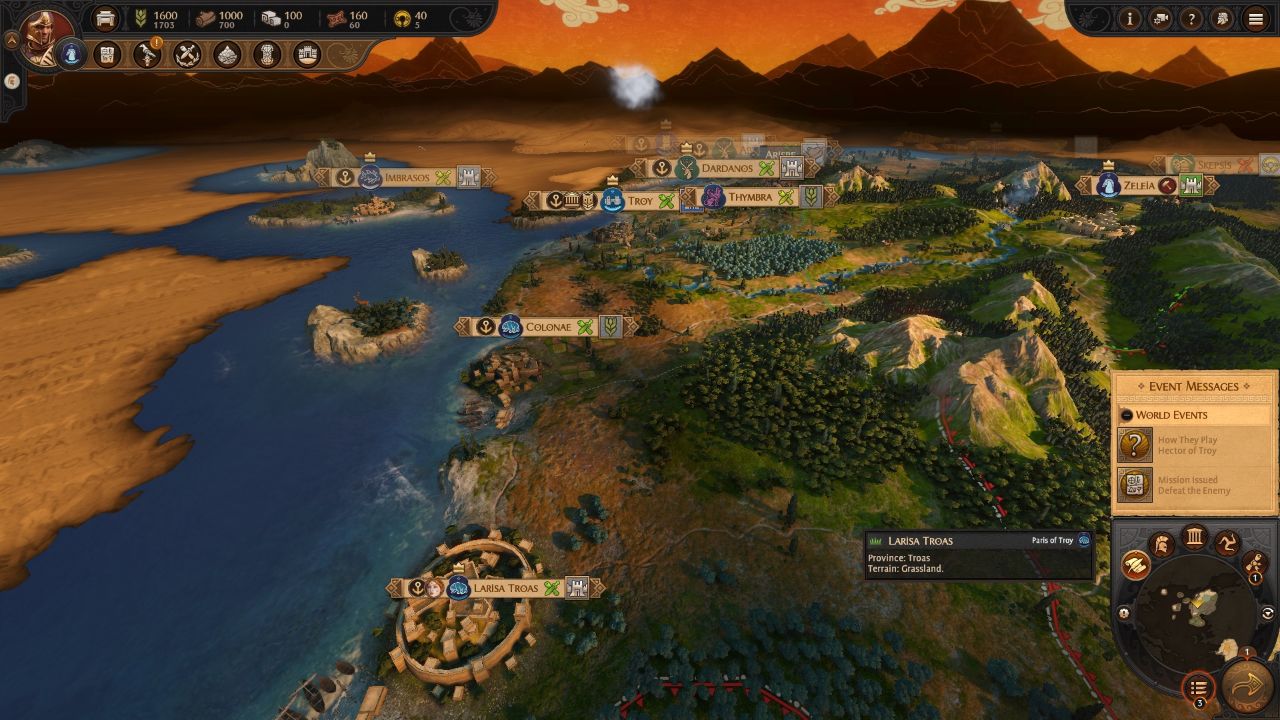Viewport: 1280px width, 720px height.
Task: Click the advisor info "i" icon
Action: coord(1128,19)
